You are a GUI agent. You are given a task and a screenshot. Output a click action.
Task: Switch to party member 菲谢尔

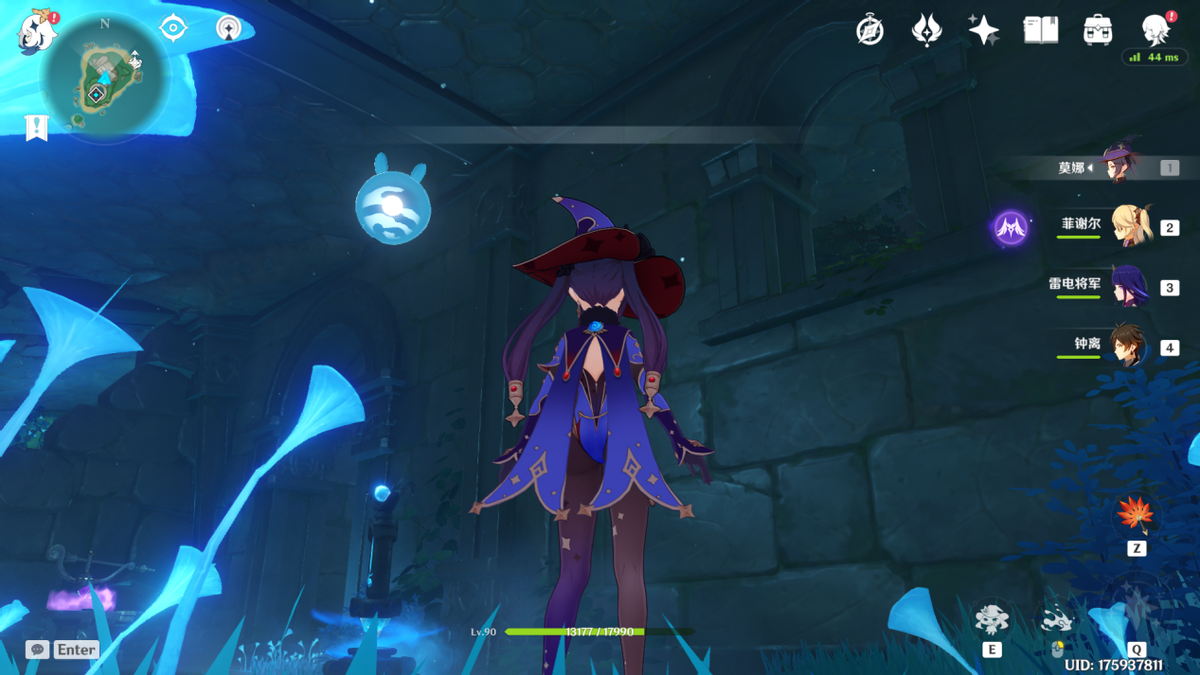1130,226
